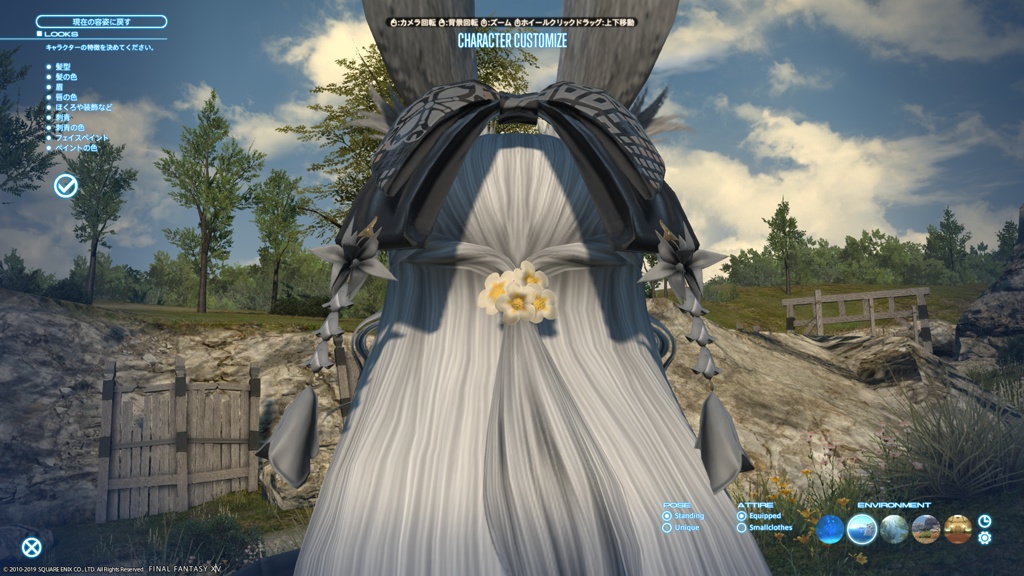Open the gear settings icon

point(985,538)
